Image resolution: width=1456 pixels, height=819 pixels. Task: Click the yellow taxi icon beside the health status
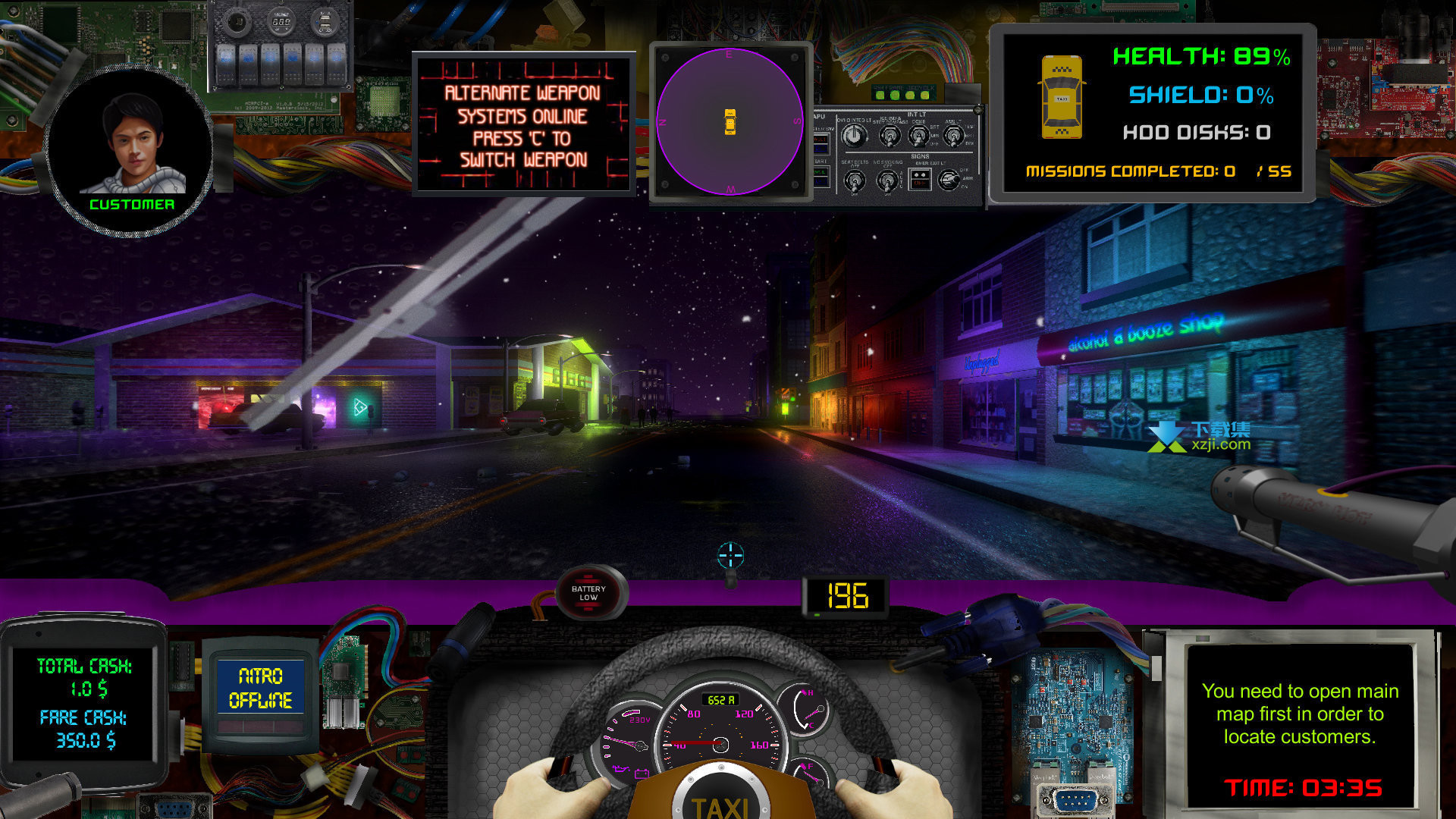[1061, 97]
